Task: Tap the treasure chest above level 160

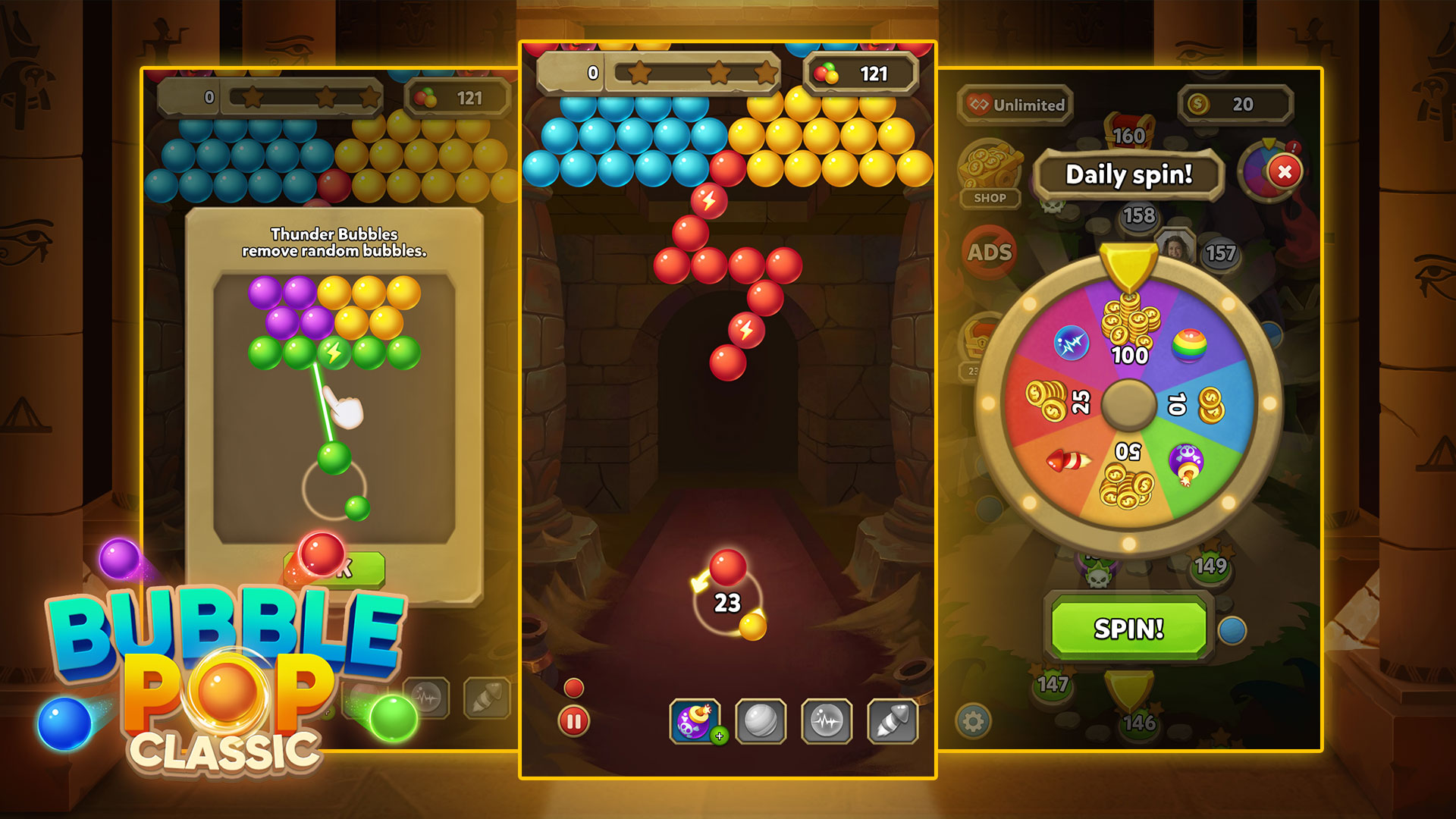Action: coord(1129,127)
